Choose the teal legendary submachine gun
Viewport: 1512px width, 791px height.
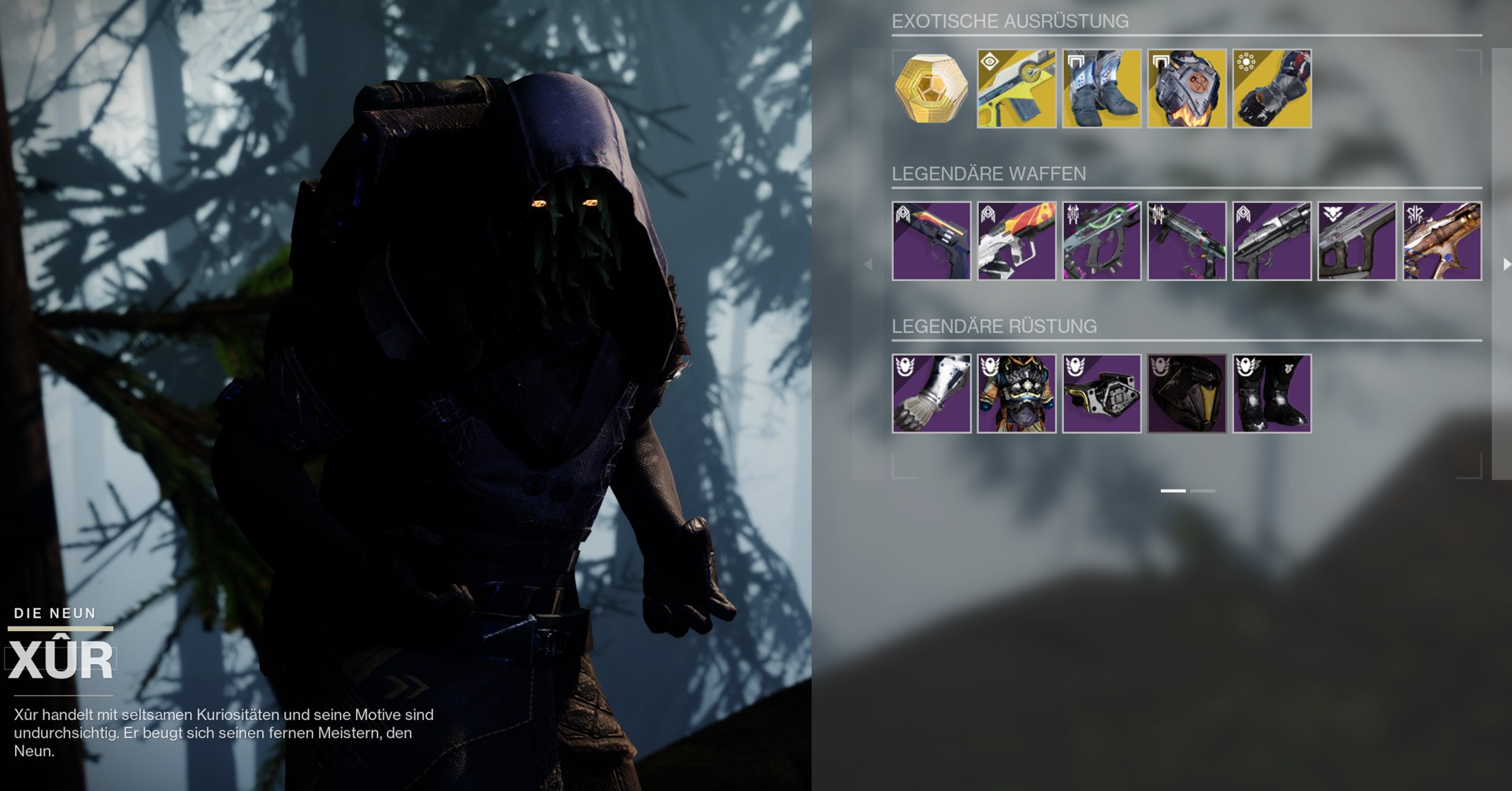pyautogui.click(x=1186, y=241)
